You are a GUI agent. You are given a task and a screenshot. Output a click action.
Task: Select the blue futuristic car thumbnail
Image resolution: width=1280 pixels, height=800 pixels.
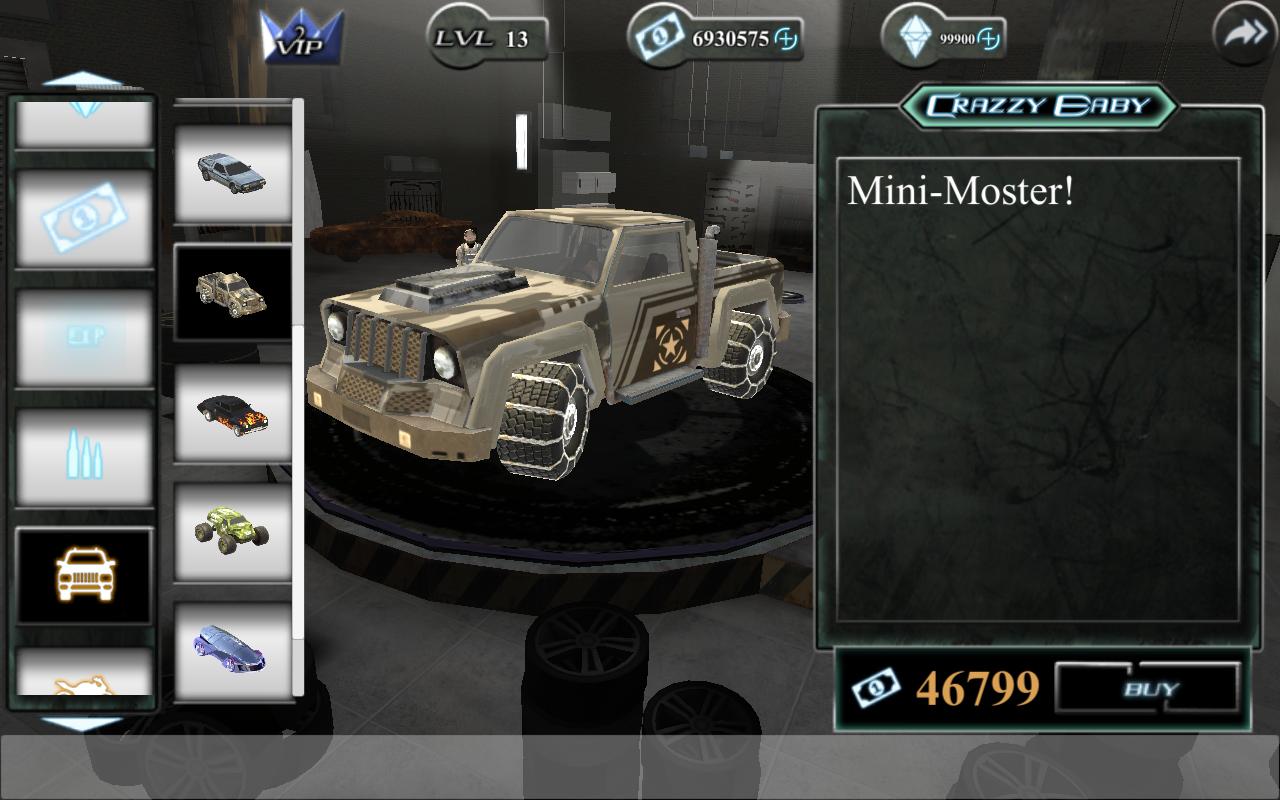pos(233,649)
